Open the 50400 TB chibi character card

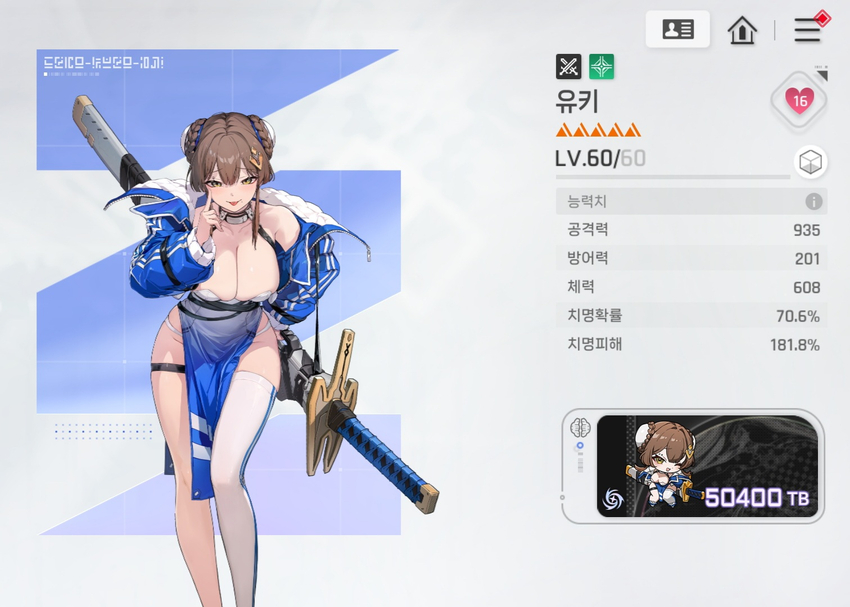tap(706, 466)
